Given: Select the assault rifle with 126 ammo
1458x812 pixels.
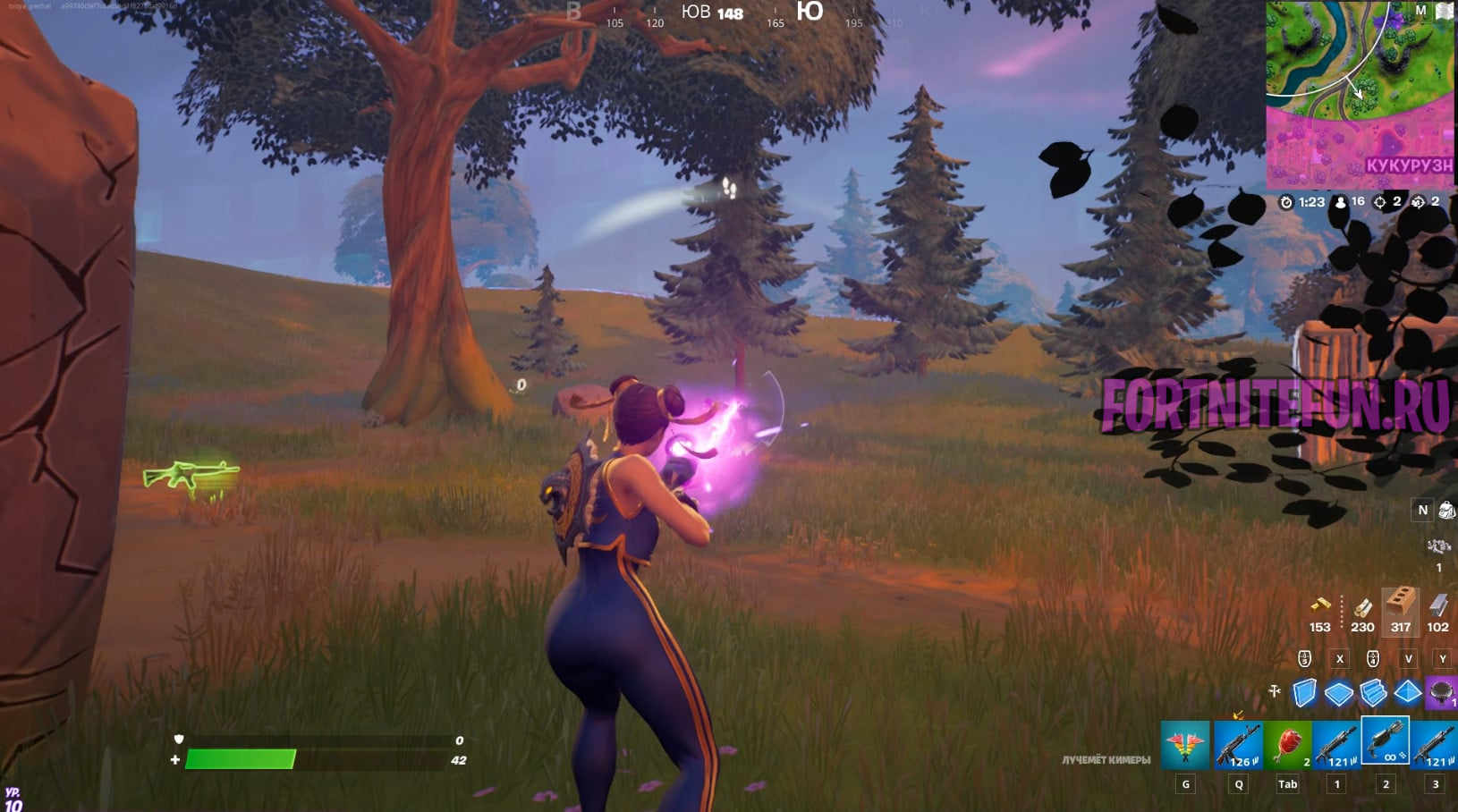Looking at the screenshot, I should coord(1238,745).
